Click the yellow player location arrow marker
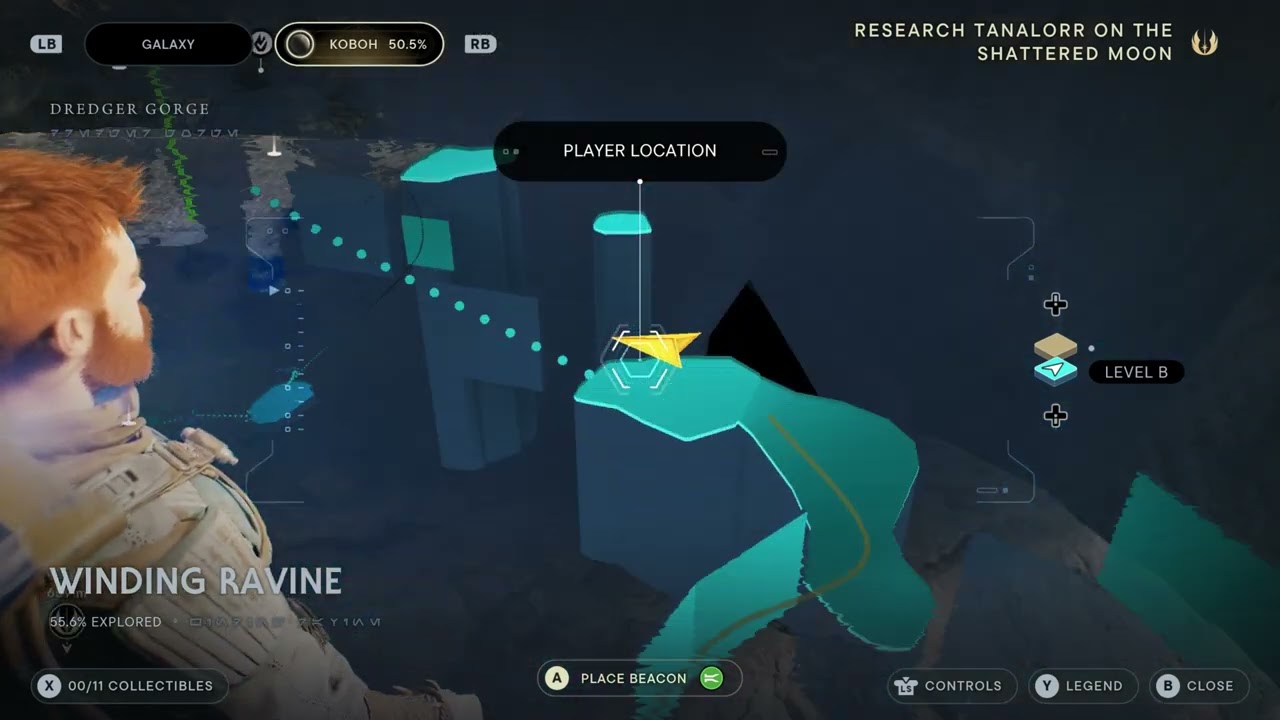 [657, 348]
